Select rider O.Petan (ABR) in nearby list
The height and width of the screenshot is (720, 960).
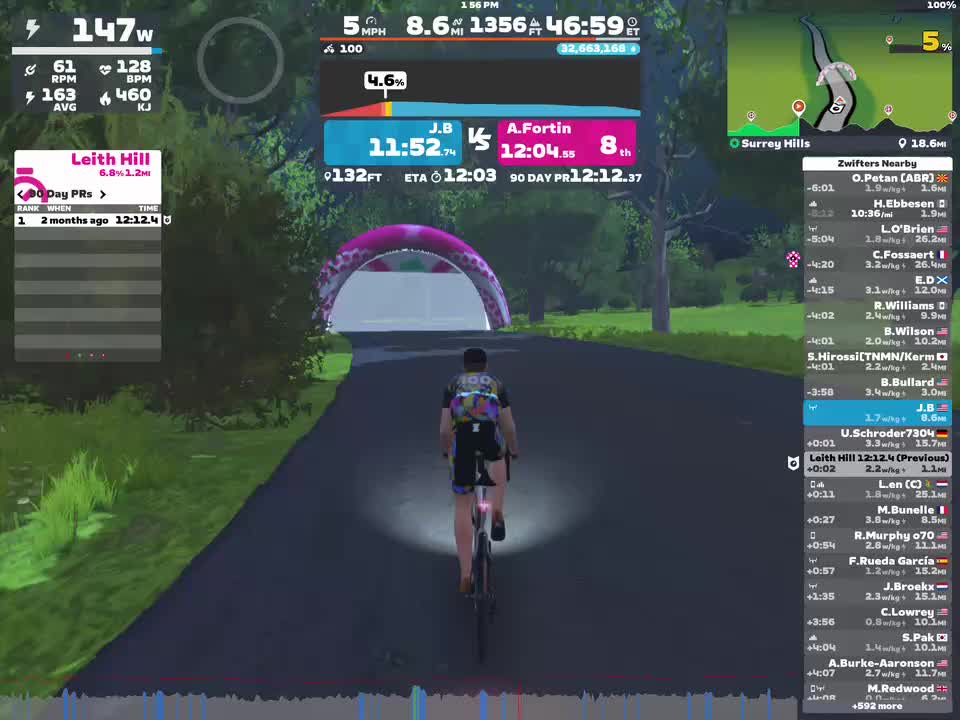point(877,183)
